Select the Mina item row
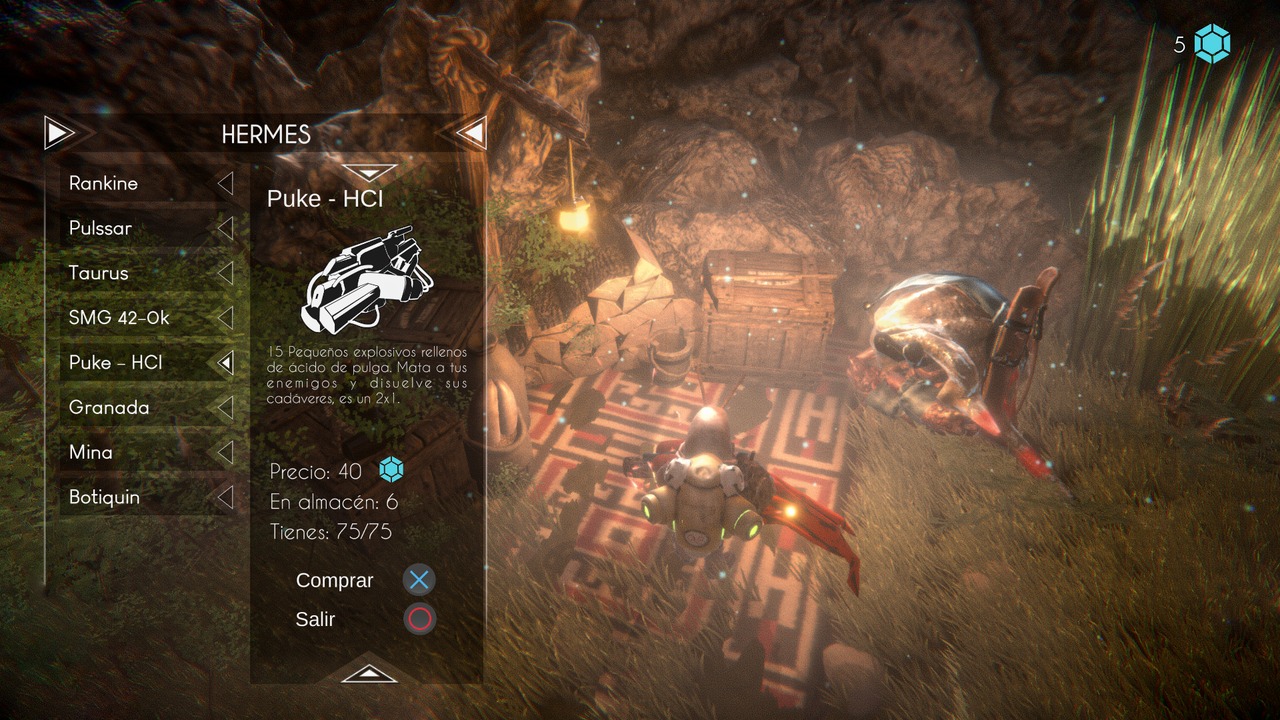This screenshot has width=1280, height=720. pos(148,452)
